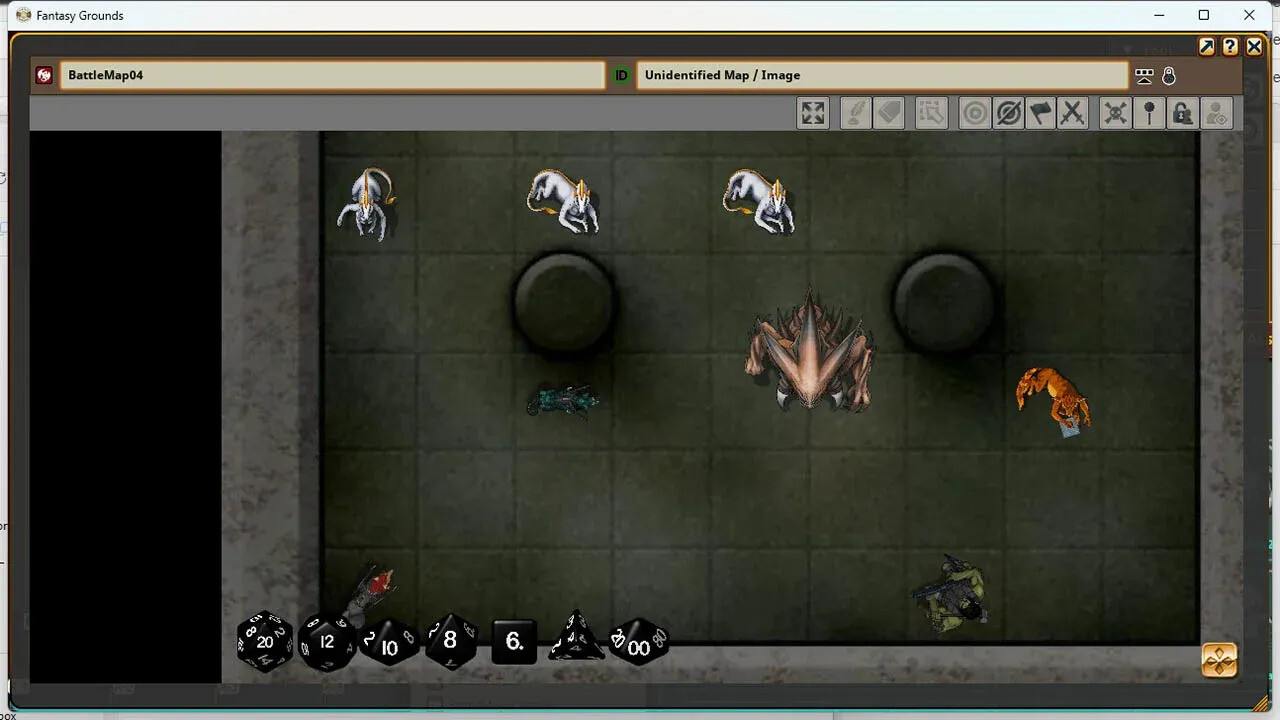The image size is (1280, 720).
Task: Toggle the green ID identification badge
Action: click(620, 74)
